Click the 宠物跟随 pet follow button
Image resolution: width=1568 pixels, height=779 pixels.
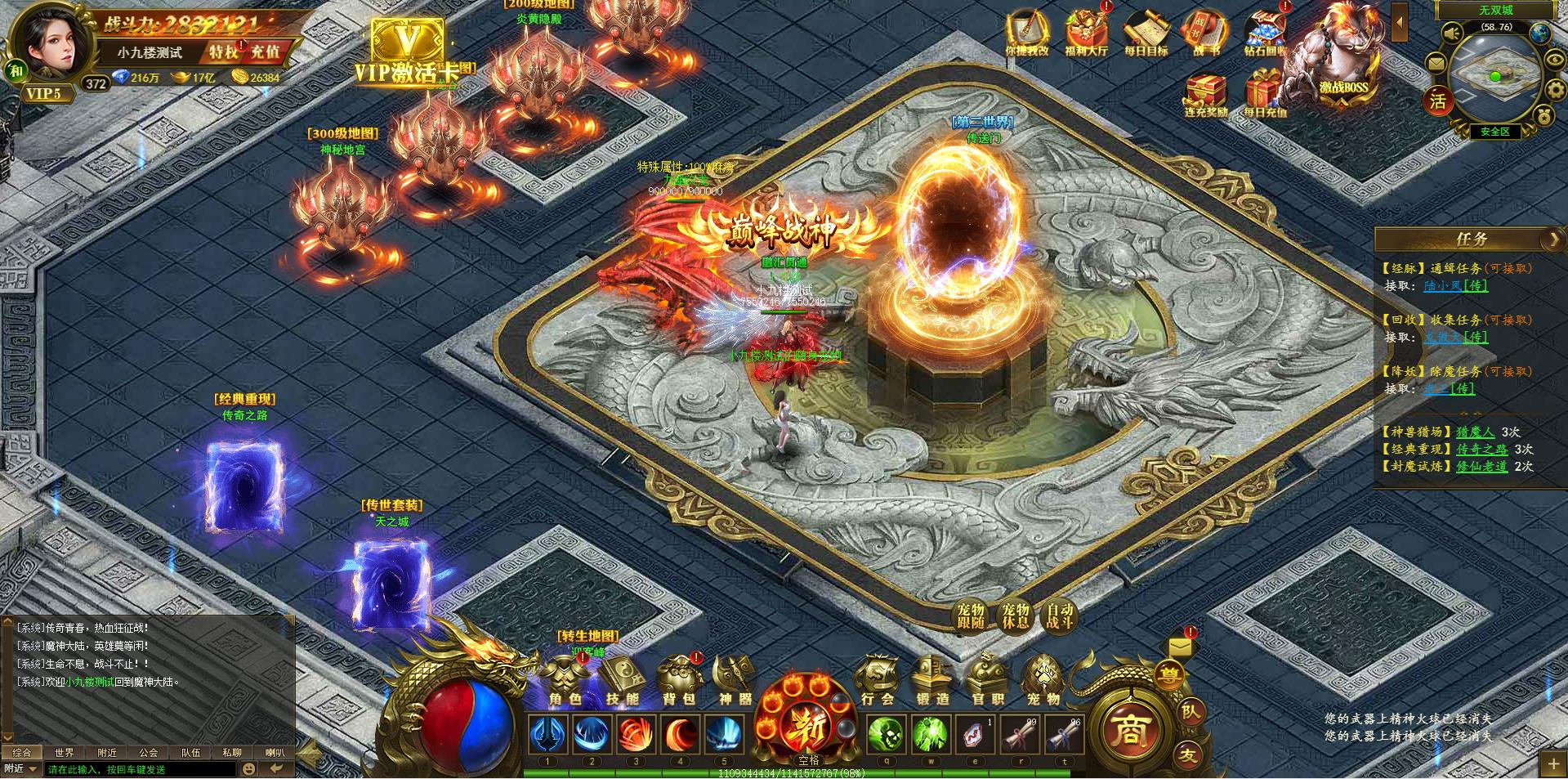coord(972,616)
